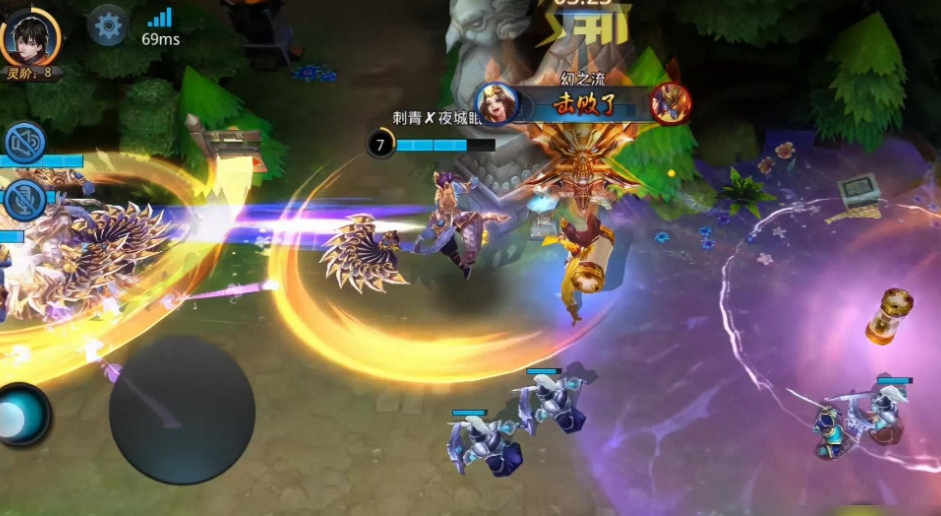Tap the cyan orb button
This screenshot has height=516, width=941.
[20, 413]
